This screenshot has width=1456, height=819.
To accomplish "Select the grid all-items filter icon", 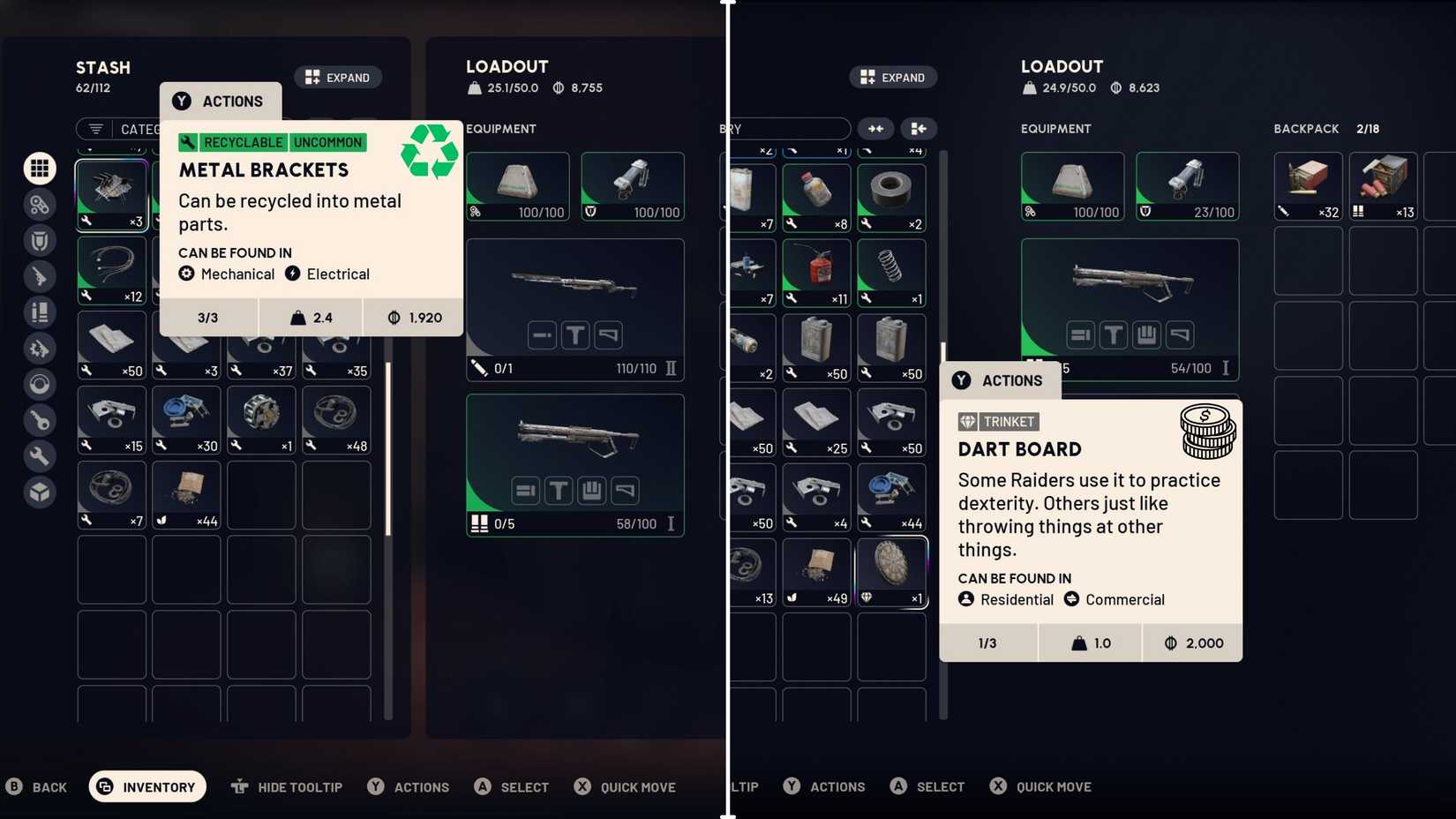I will click(x=40, y=168).
